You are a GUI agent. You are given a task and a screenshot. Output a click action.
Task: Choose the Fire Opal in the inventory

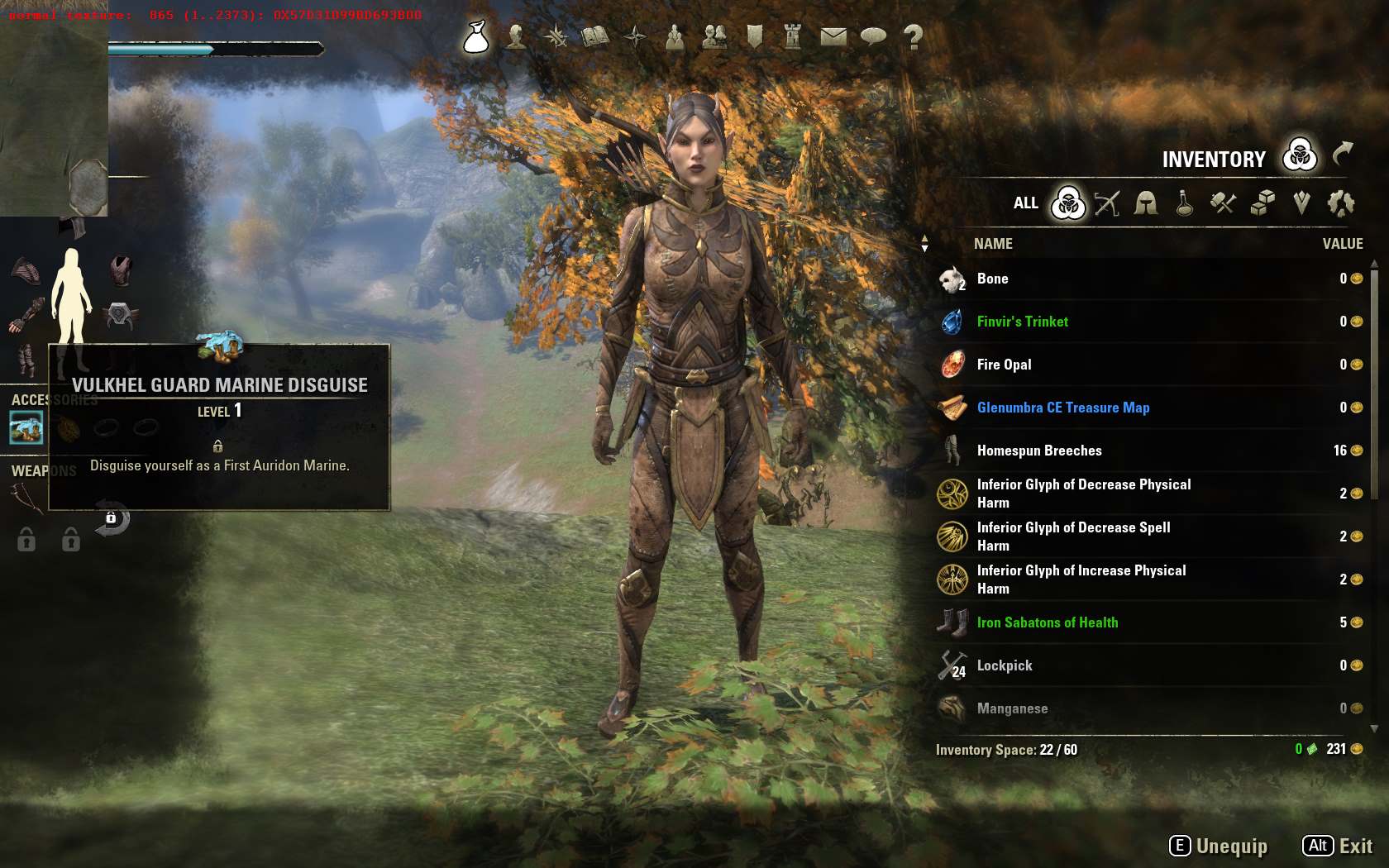point(1004,365)
